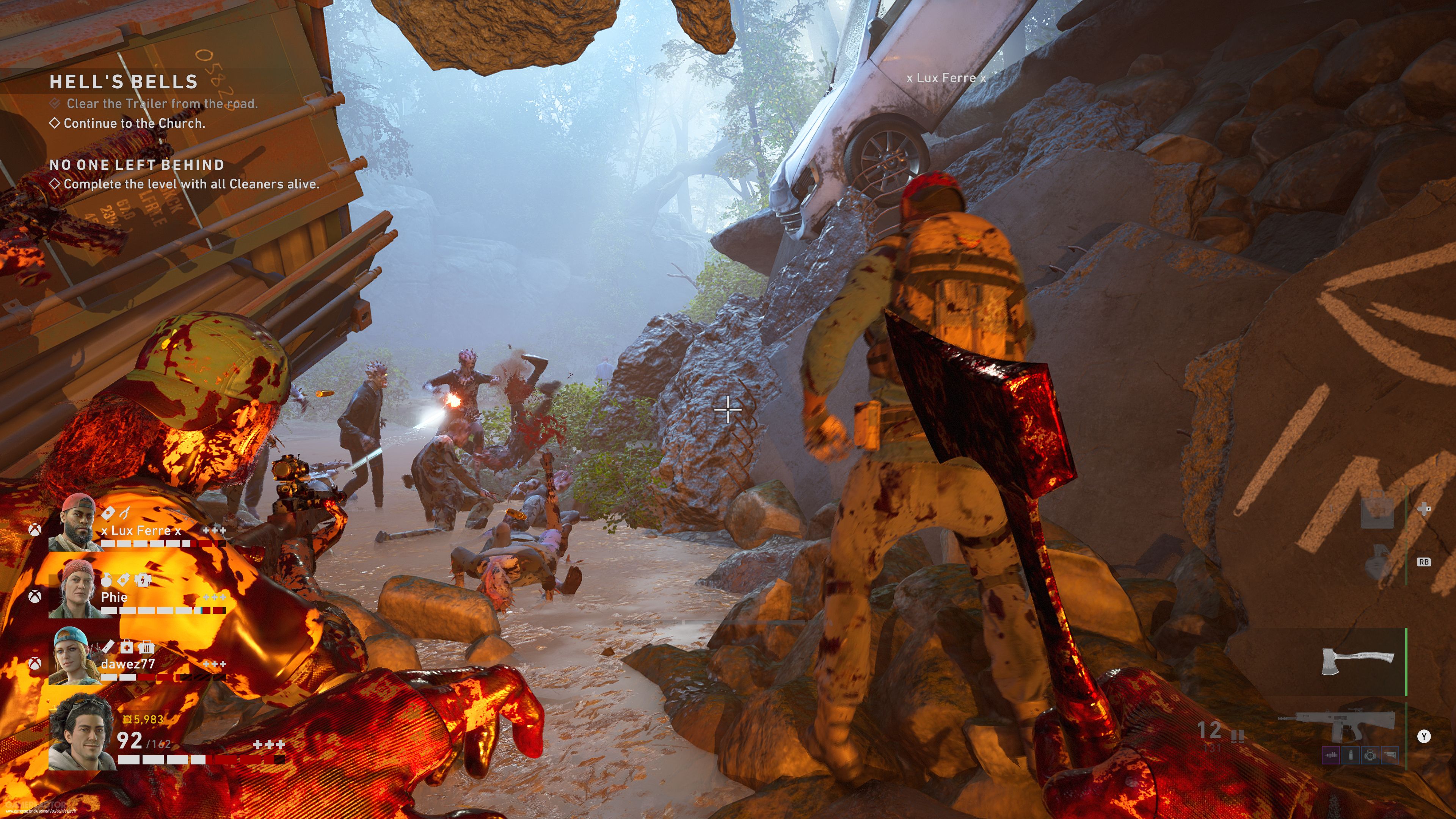Select teammate dawez77's portrait
The width and height of the screenshot is (1456, 819).
click(x=76, y=657)
